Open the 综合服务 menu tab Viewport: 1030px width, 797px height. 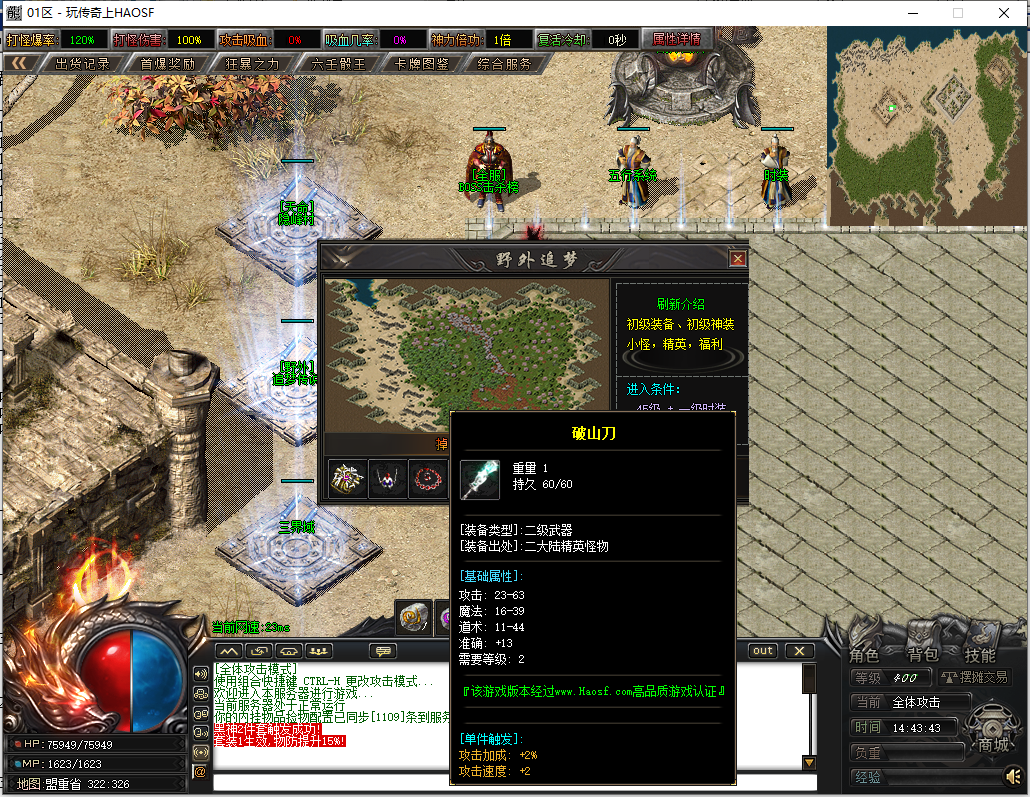pos(504,64)
